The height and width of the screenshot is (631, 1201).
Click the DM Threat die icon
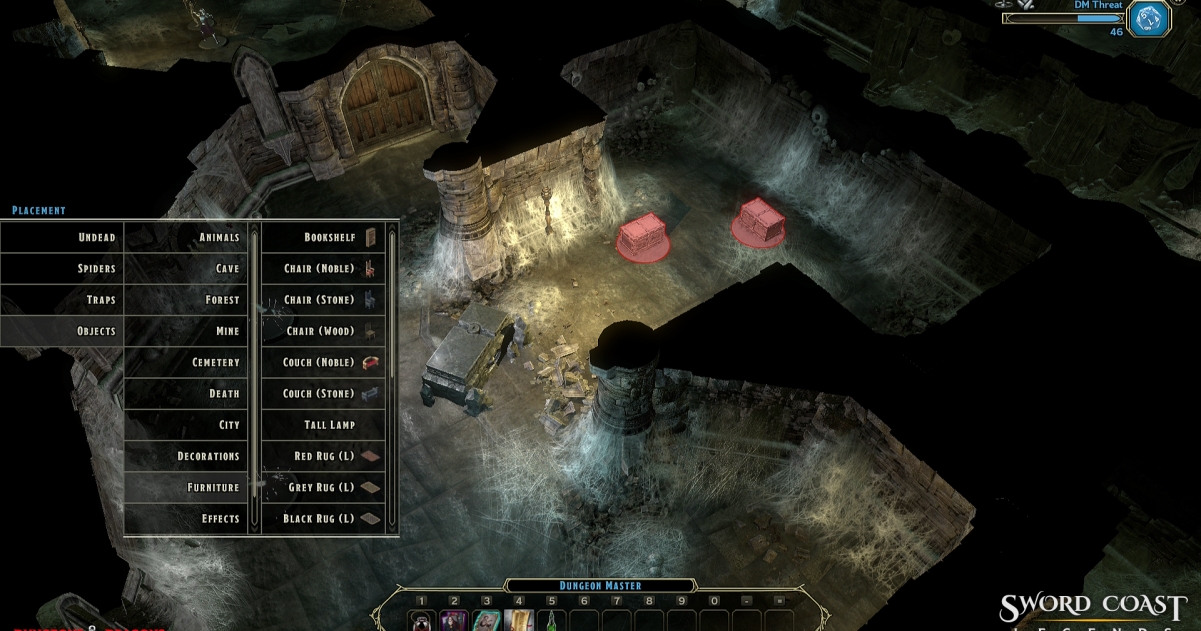pos(1148,18)
